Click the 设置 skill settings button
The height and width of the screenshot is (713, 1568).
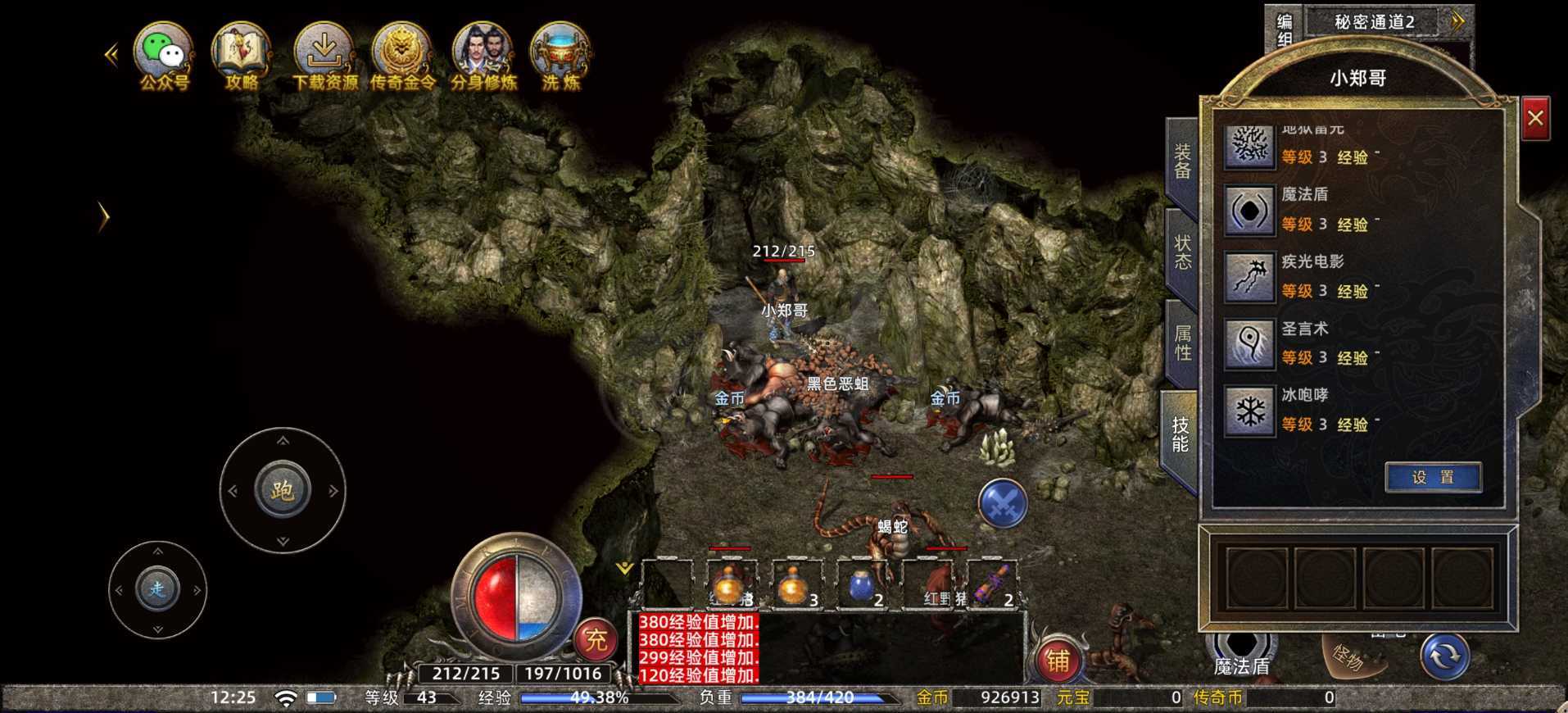click(x=1433, y=477)
